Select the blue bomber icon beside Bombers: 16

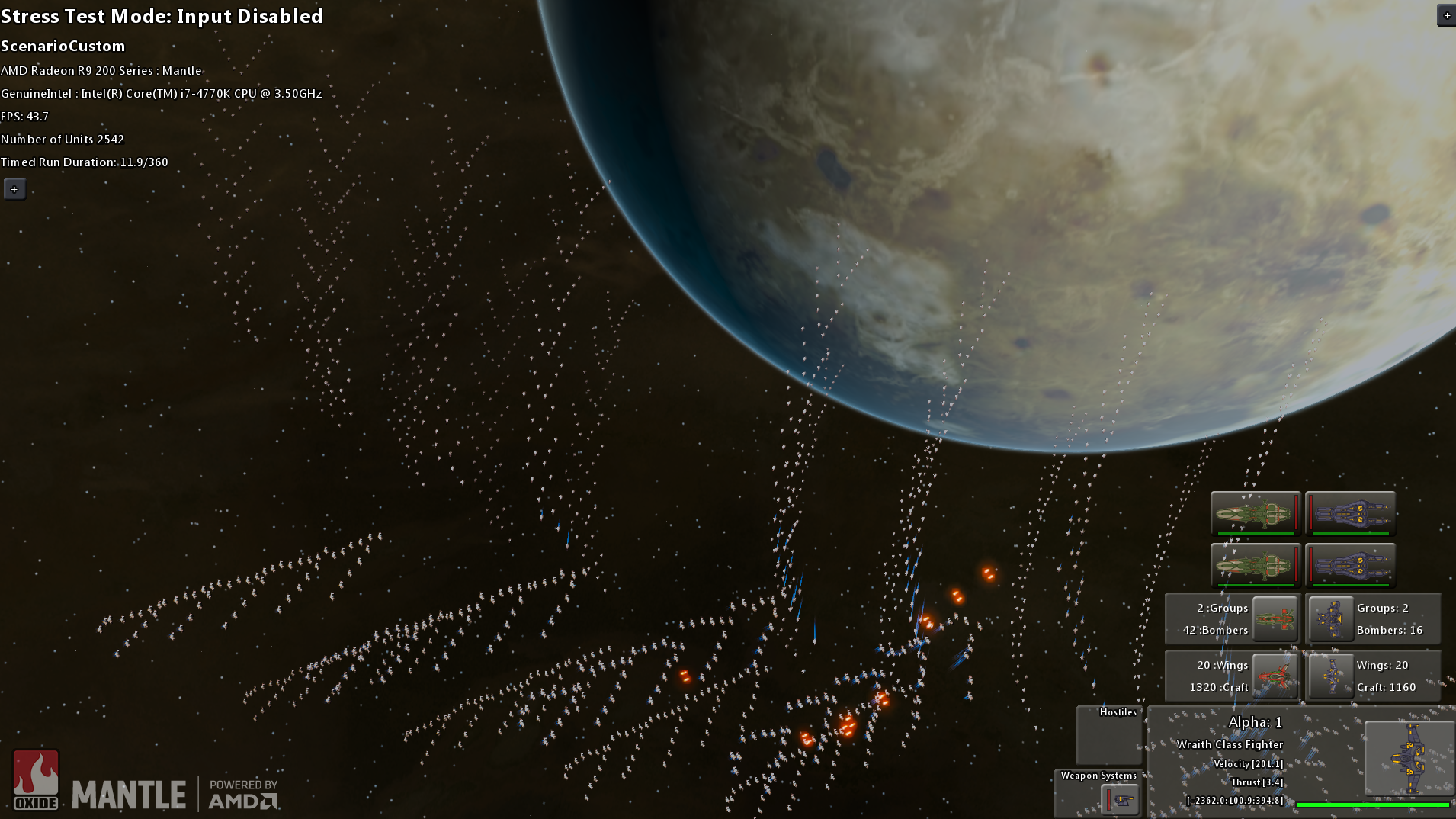pos(1331,618)
